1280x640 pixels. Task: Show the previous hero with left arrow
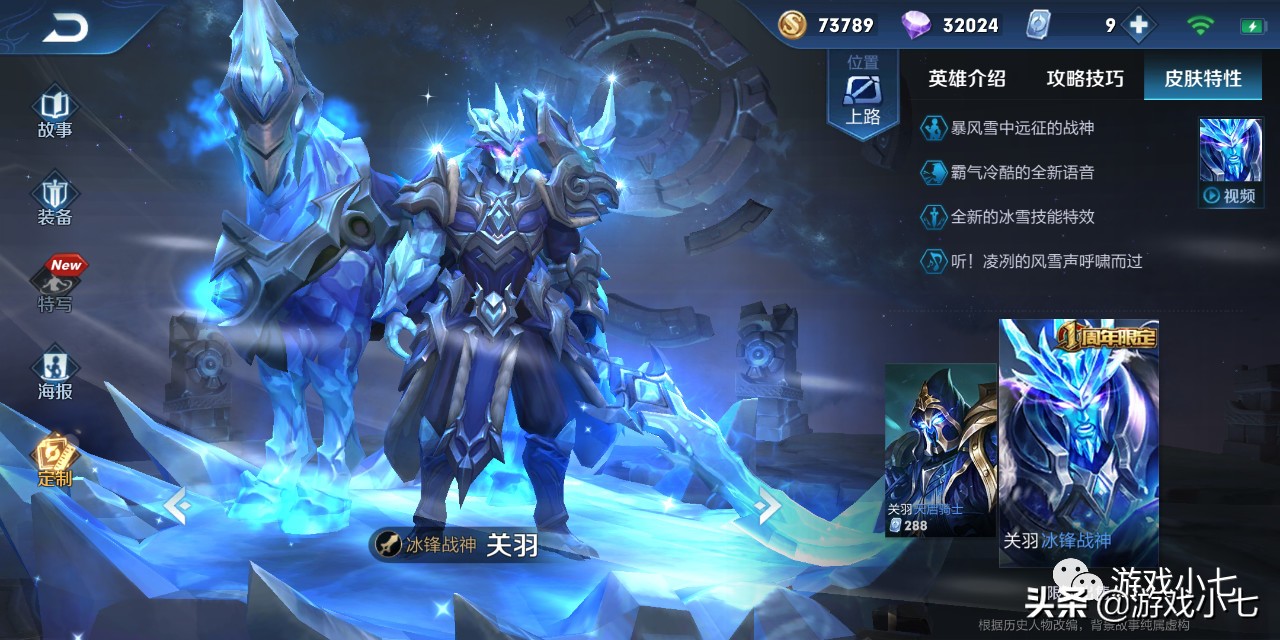[x=177, y=506]
